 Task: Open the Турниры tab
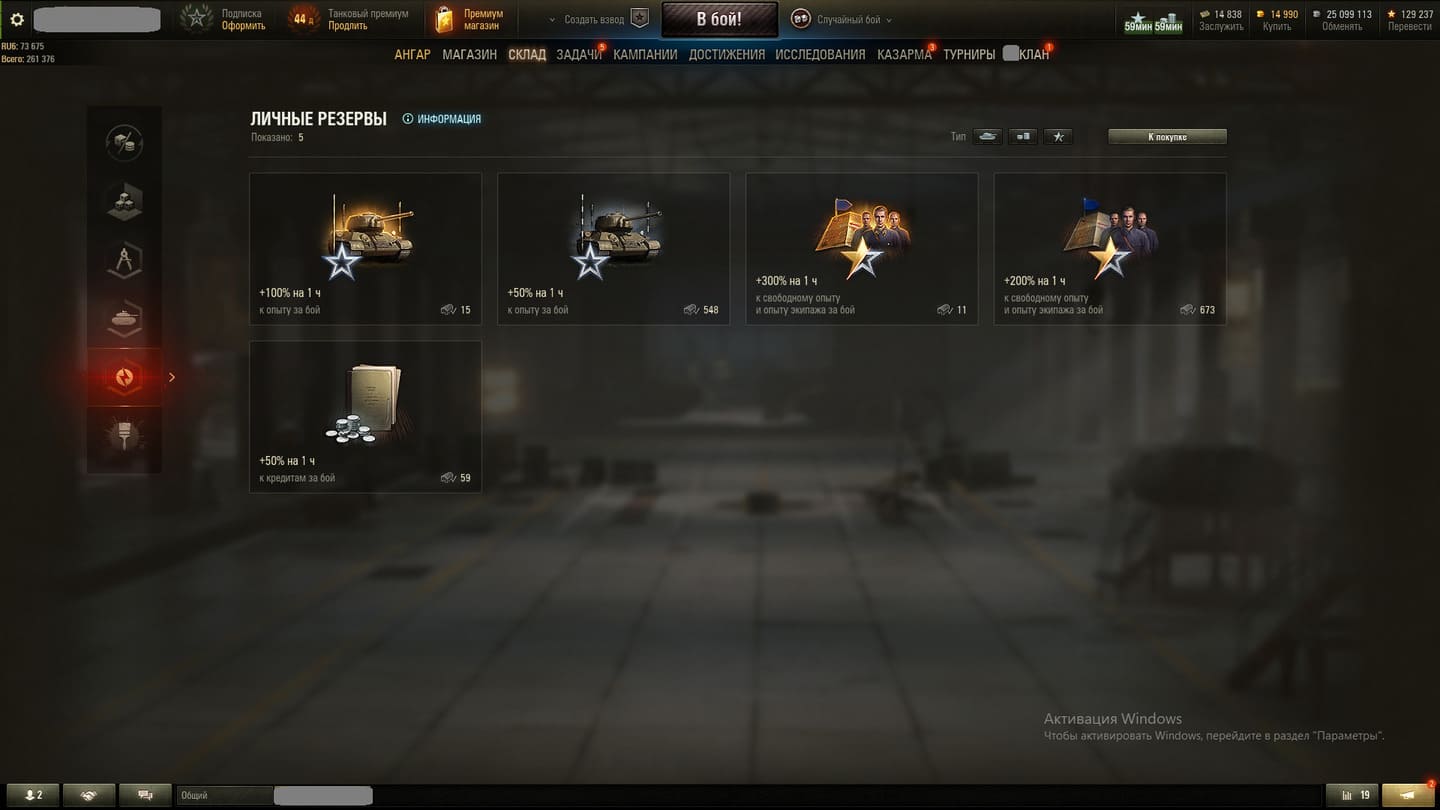[x=968, y=54]
